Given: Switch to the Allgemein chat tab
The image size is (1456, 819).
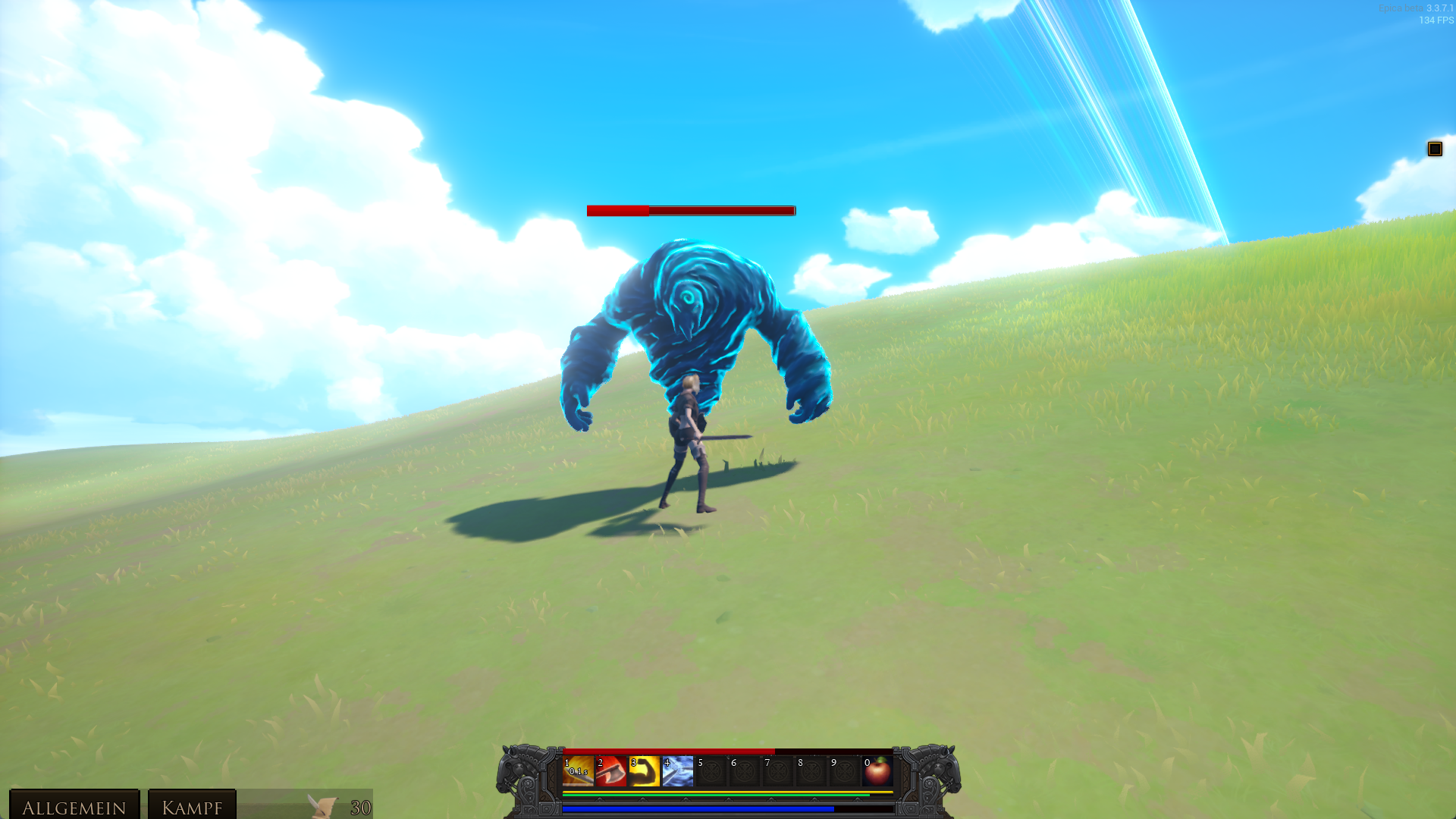Looking at the screenshot, I should 74,806.
